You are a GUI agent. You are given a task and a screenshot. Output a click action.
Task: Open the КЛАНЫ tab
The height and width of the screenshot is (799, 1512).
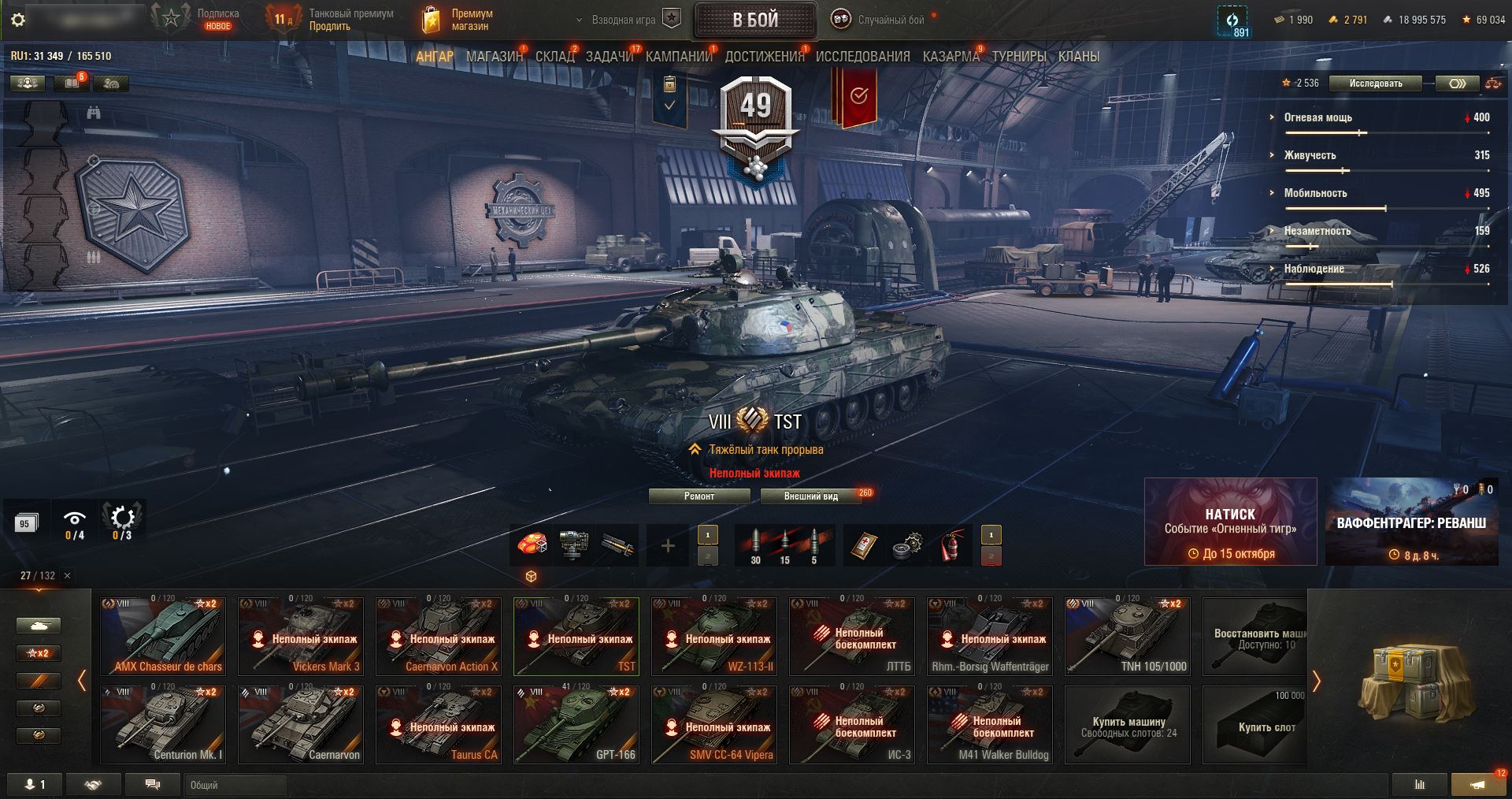pyautogui.click(x=1078, y=57)
